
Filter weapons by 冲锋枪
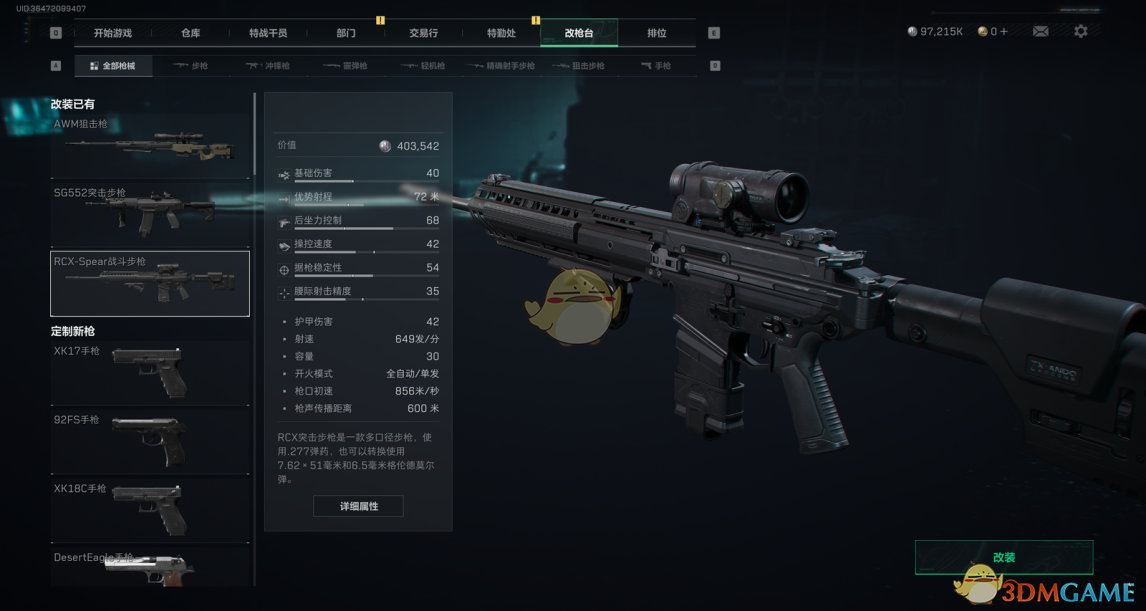pos(268,66)
